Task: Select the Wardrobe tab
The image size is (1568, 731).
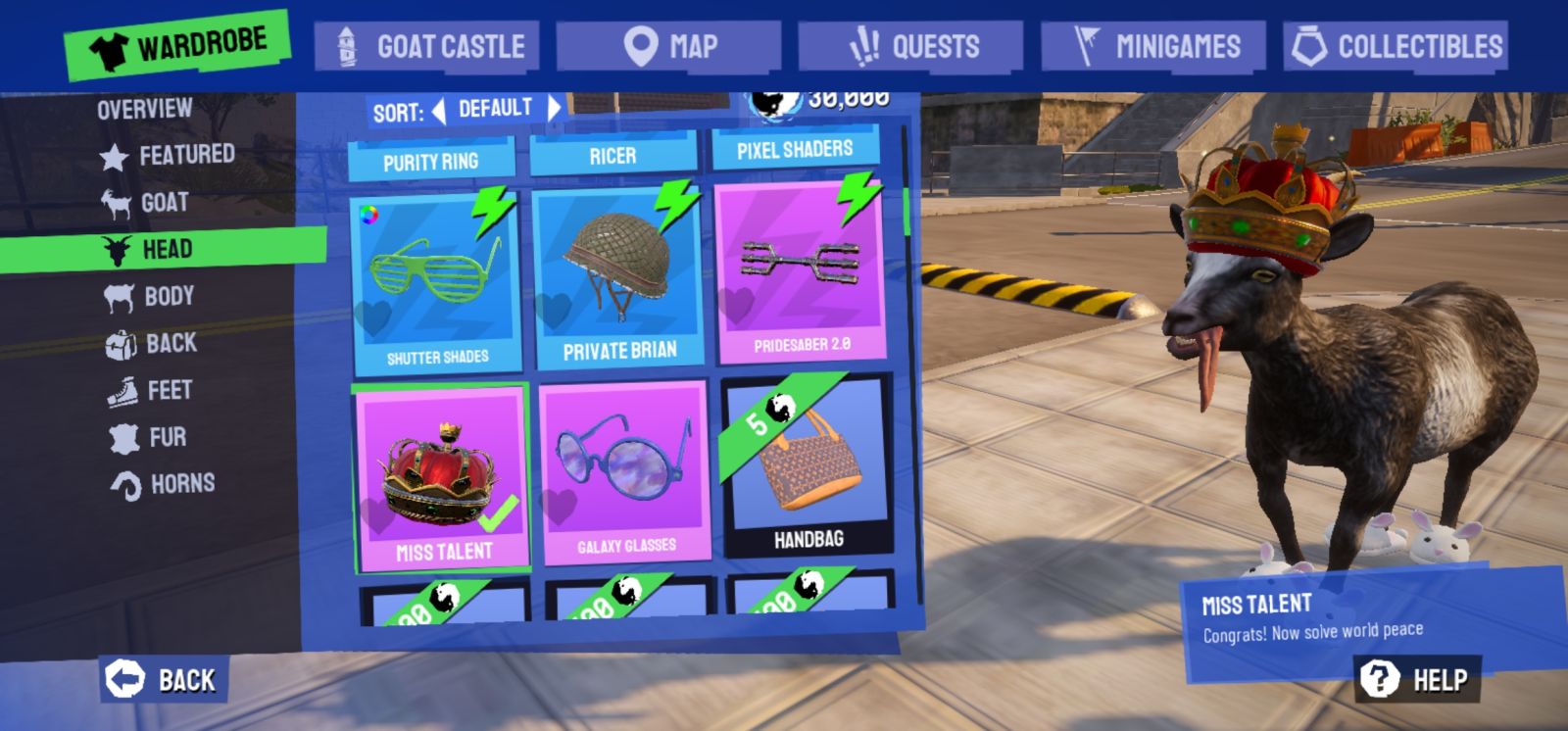Action: 178,44
